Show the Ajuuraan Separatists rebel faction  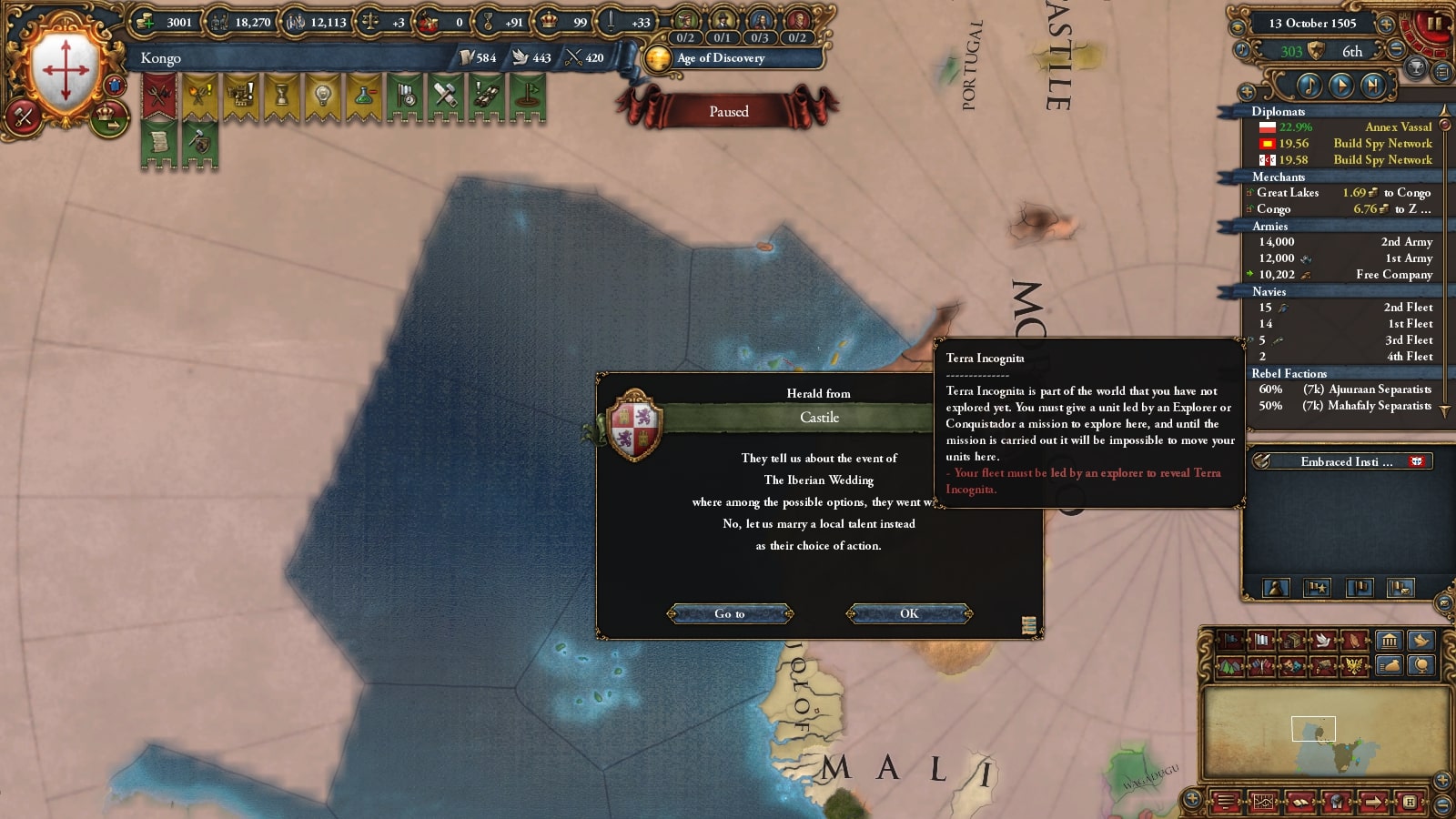coord(1345,389)
